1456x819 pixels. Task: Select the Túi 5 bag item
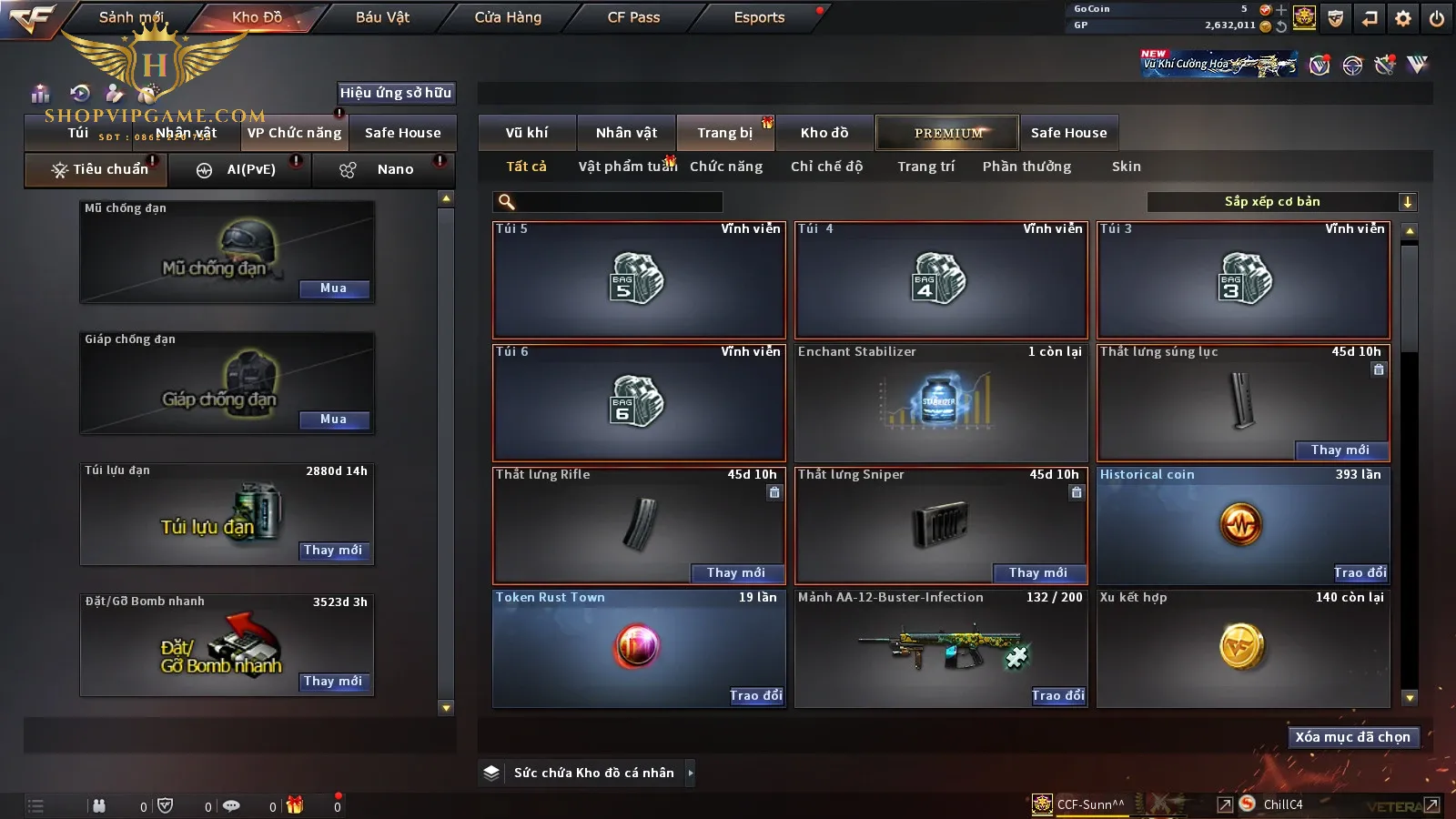[x=638, y=280]
